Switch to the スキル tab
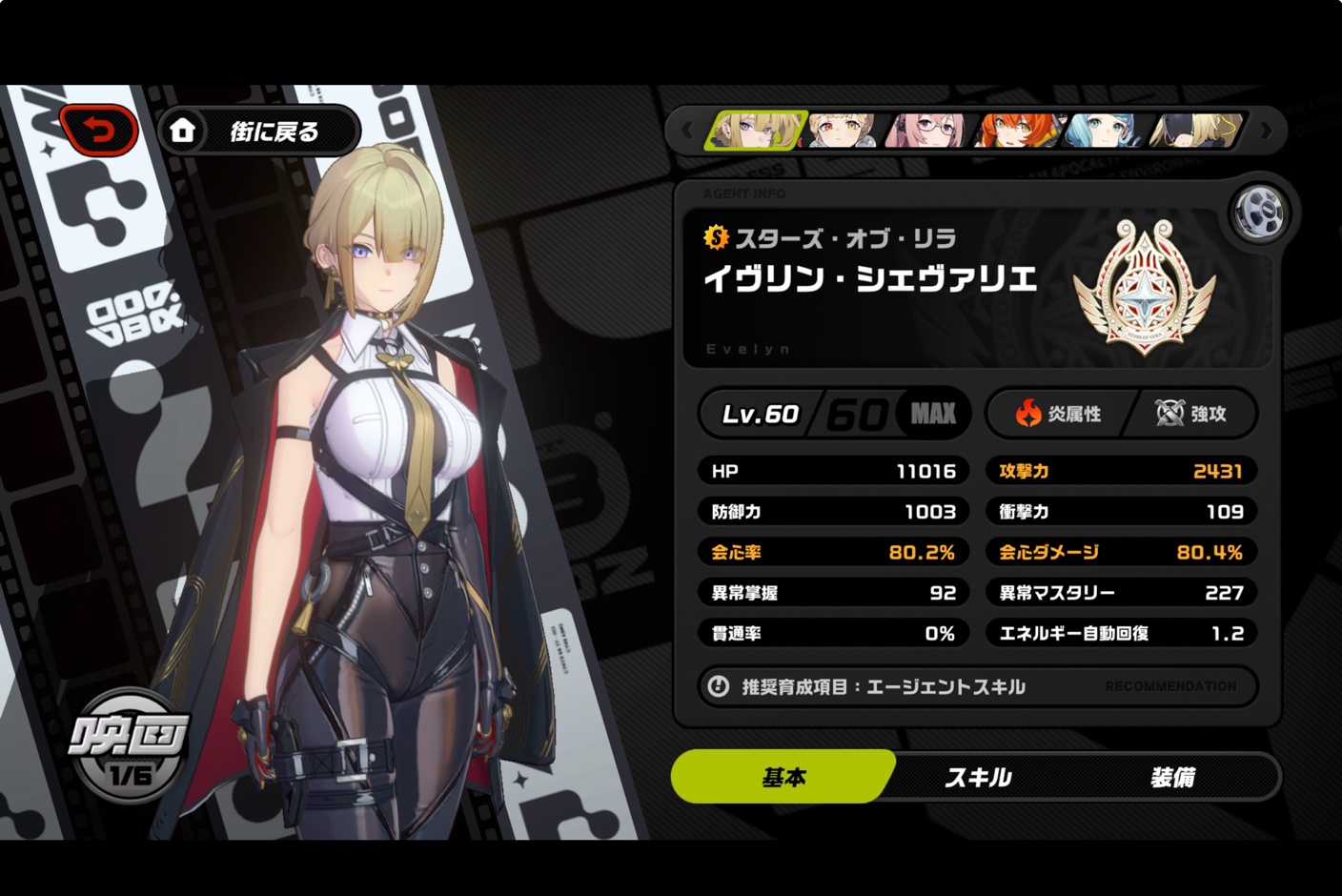The height and width of the screenshot is (896, 1342). click(979, 777)
